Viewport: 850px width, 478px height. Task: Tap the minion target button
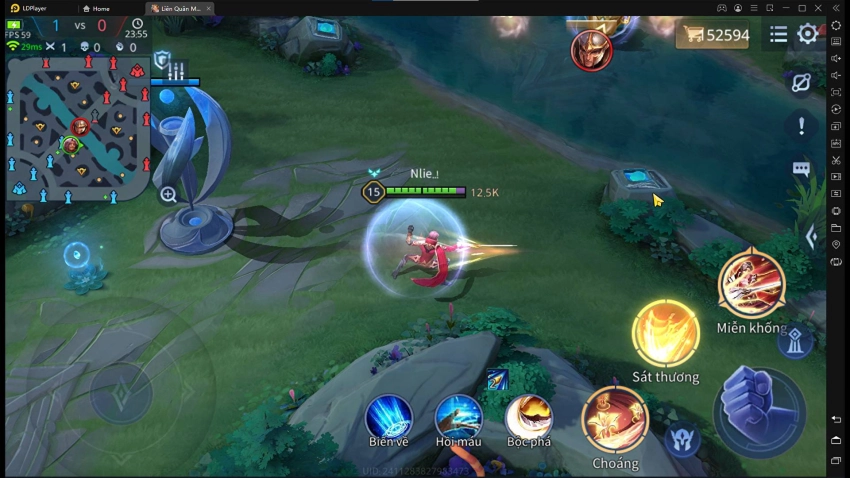[x=682, y=440]
